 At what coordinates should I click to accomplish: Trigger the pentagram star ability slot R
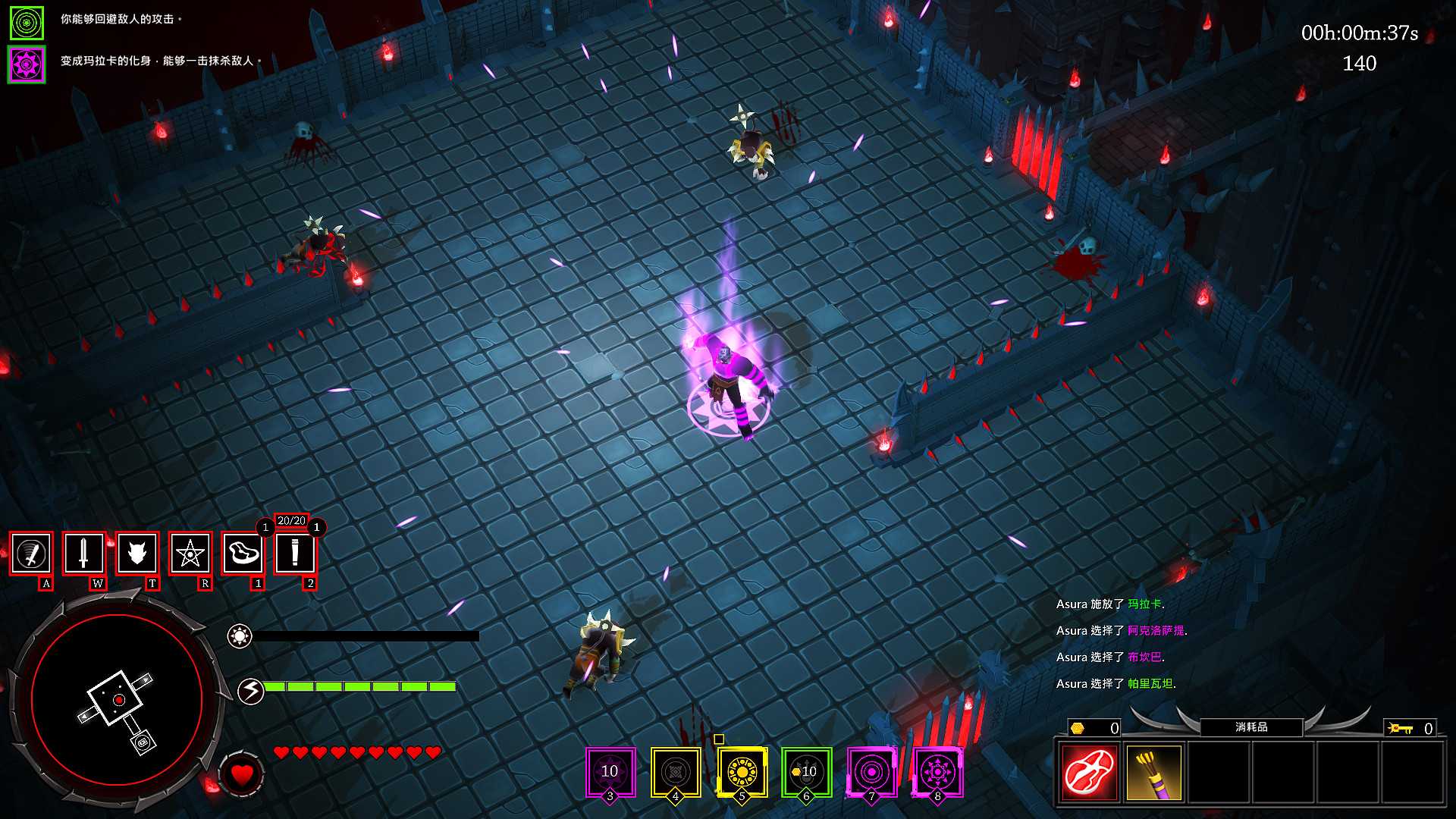click(190, 554)
